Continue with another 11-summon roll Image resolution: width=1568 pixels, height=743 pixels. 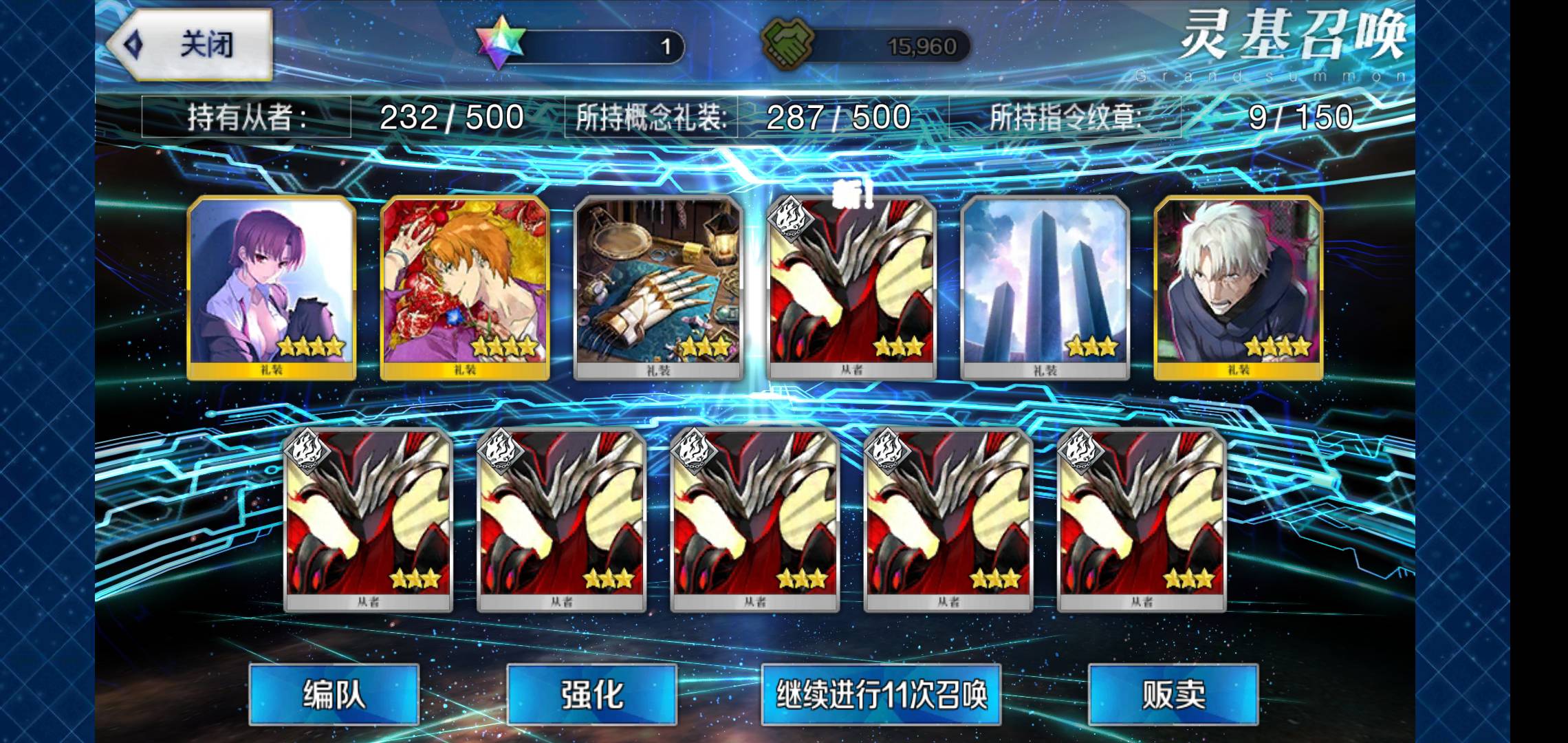881,694
